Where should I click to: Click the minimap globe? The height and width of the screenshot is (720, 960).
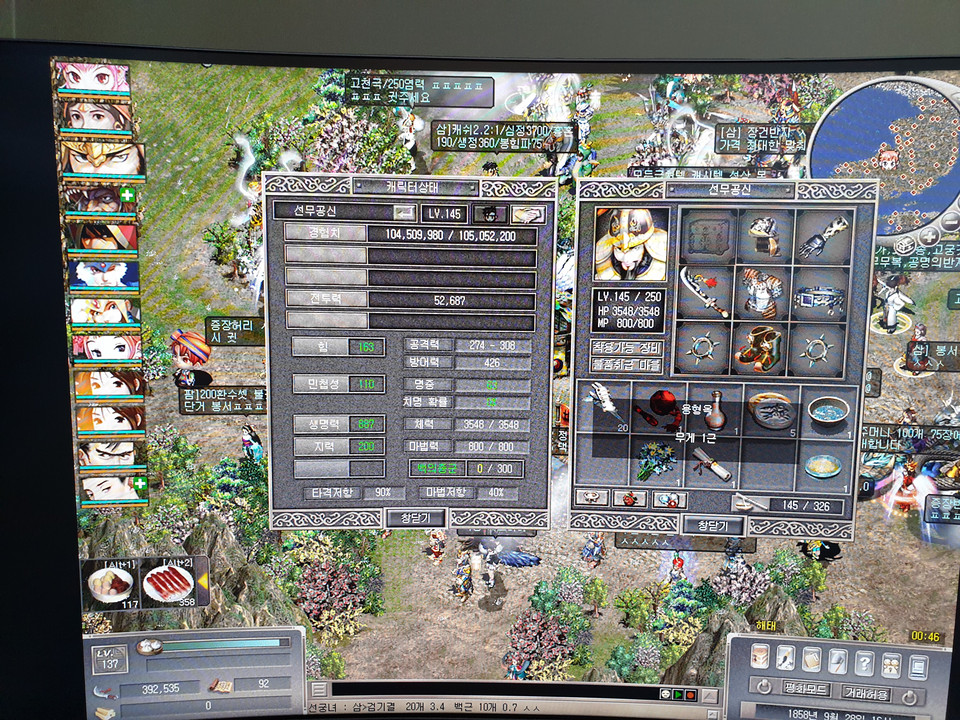879,150
